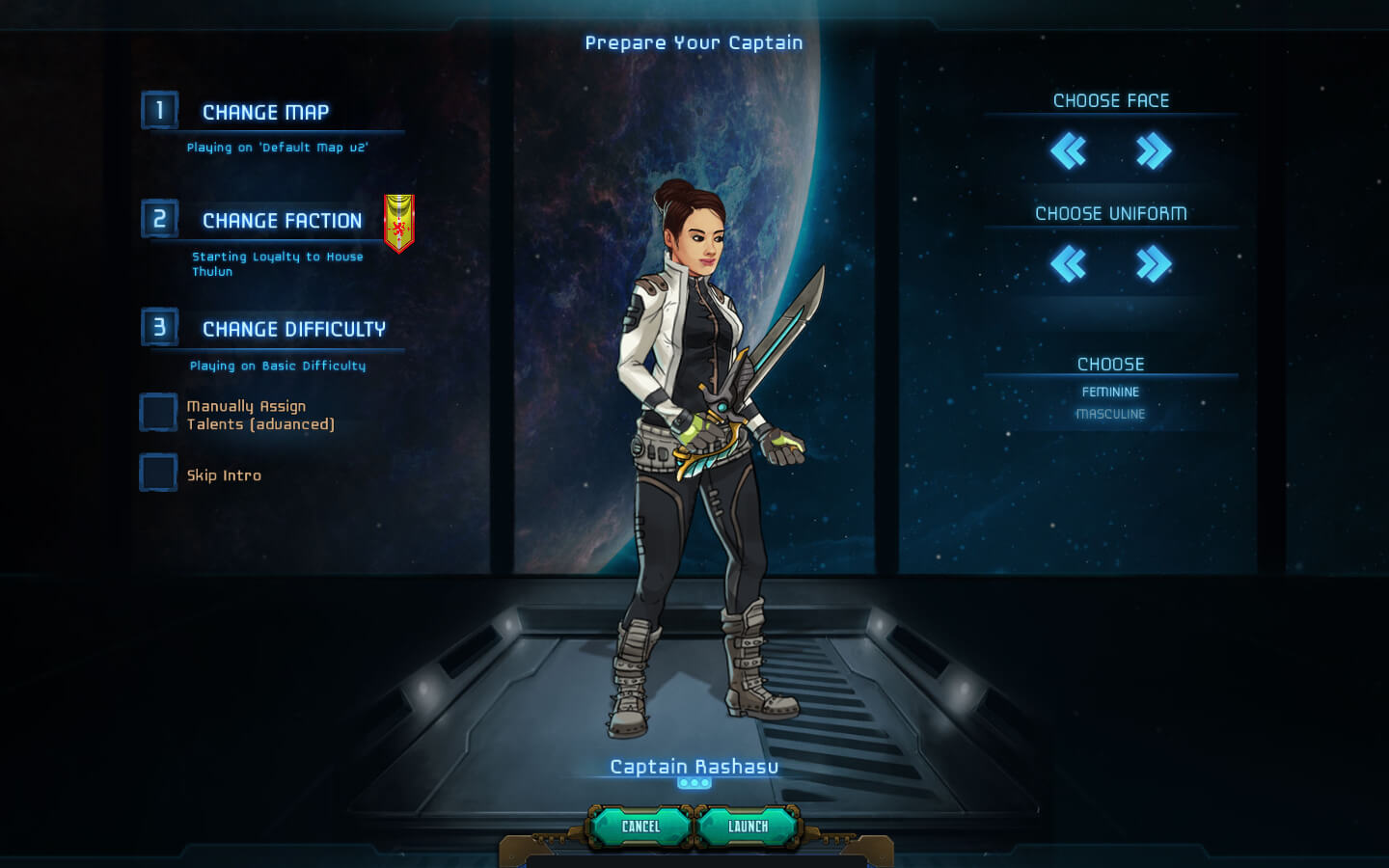Open the Change Map option
The image size is (1389, 868).
[x=265, y=113]
